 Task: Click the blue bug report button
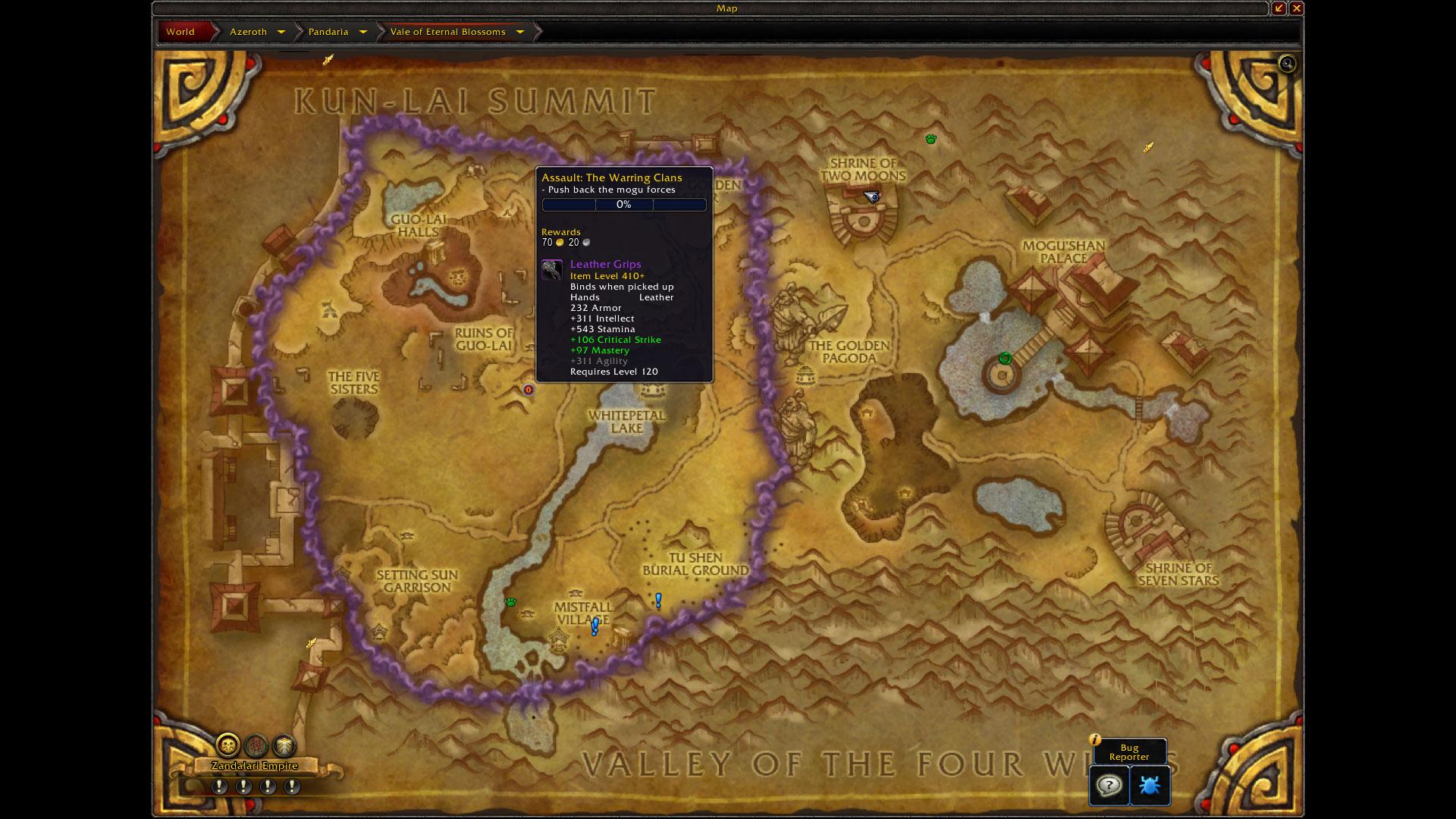1150,785
